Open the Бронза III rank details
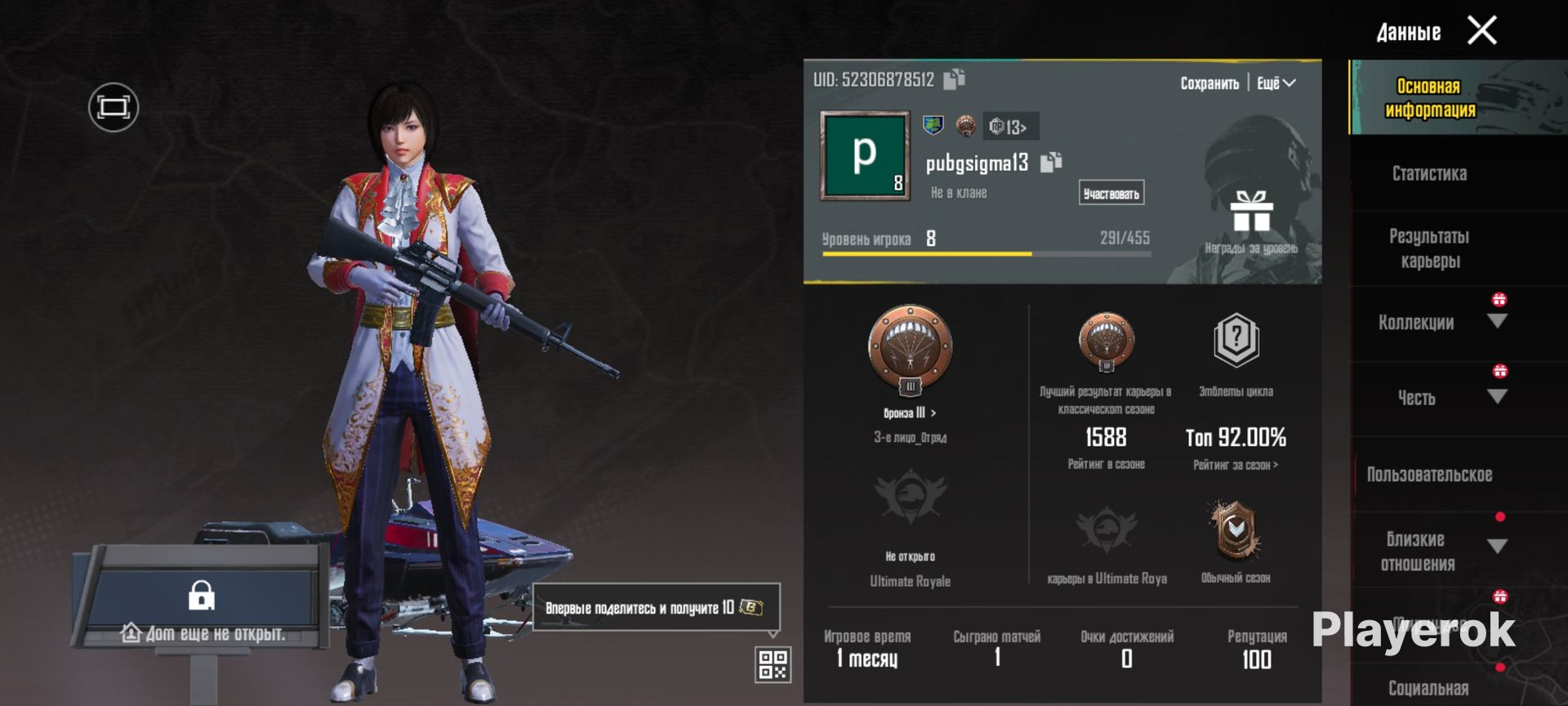This screenshot has height=706, width=1568. pyautogui.click(x=909, y=413)
